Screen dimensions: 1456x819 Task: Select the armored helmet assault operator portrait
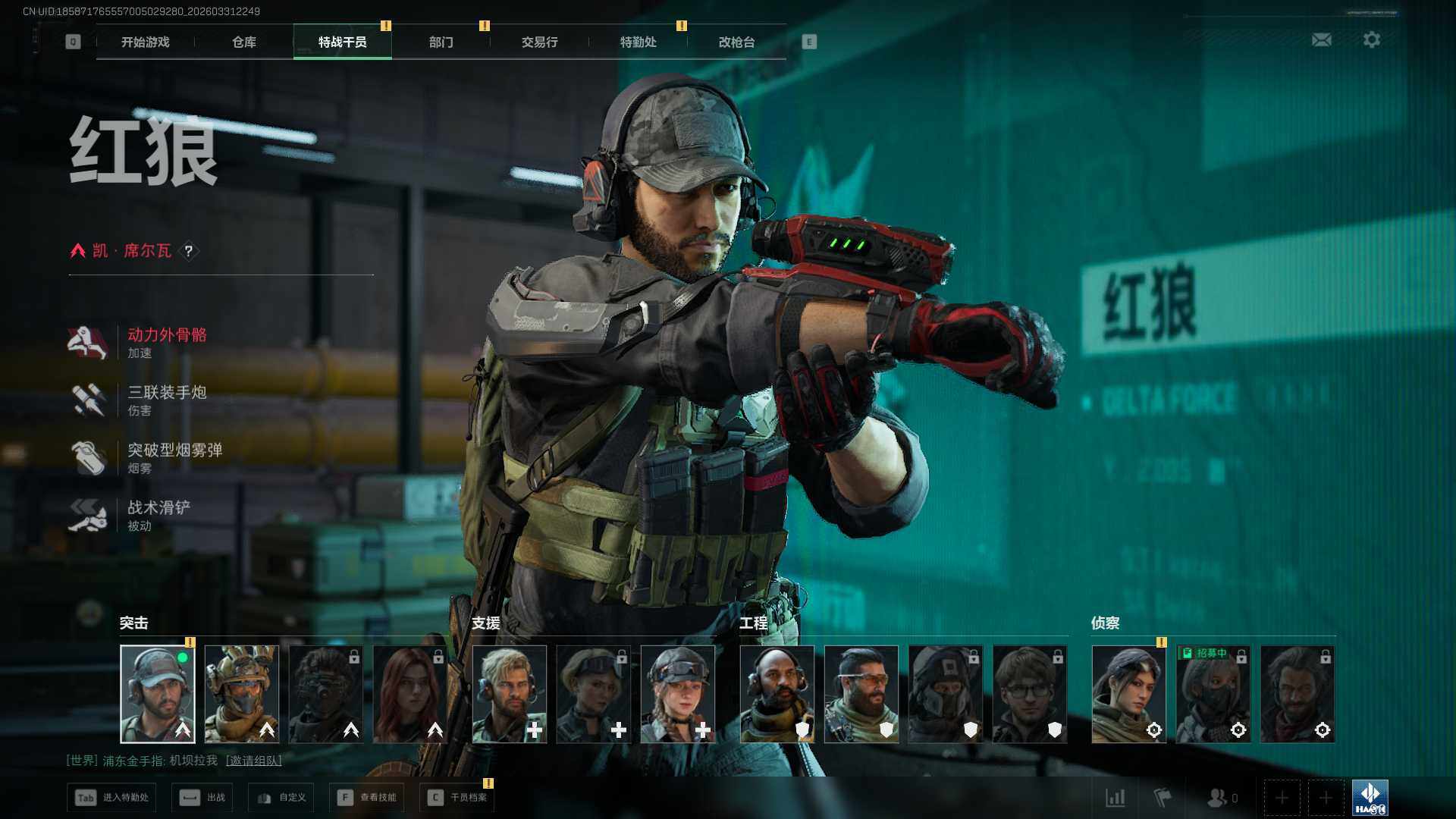point(242,694)
